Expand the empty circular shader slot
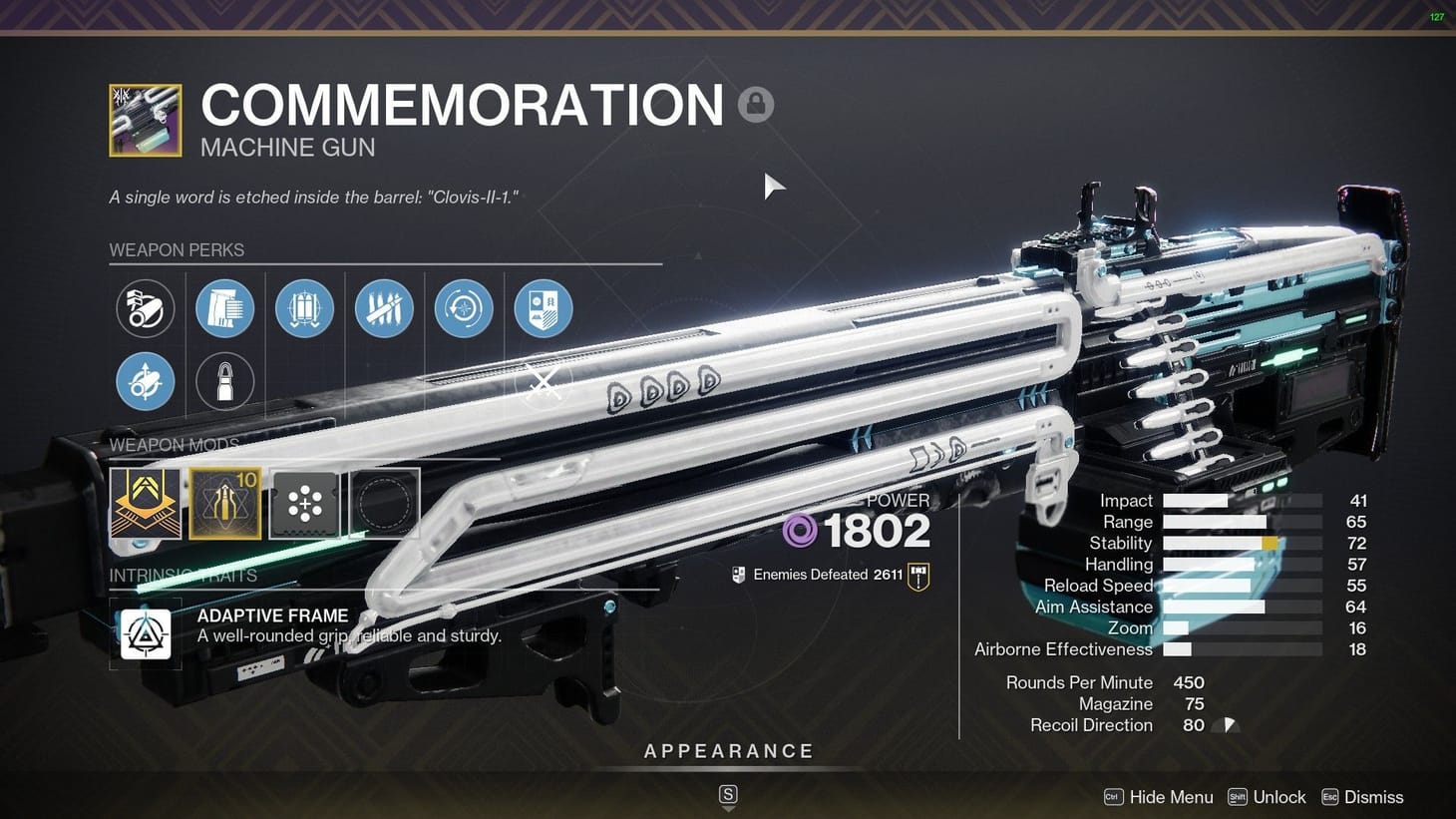The height and width of the screenshot is (819, 1456). pyautogui.click(x=383, y=503)
